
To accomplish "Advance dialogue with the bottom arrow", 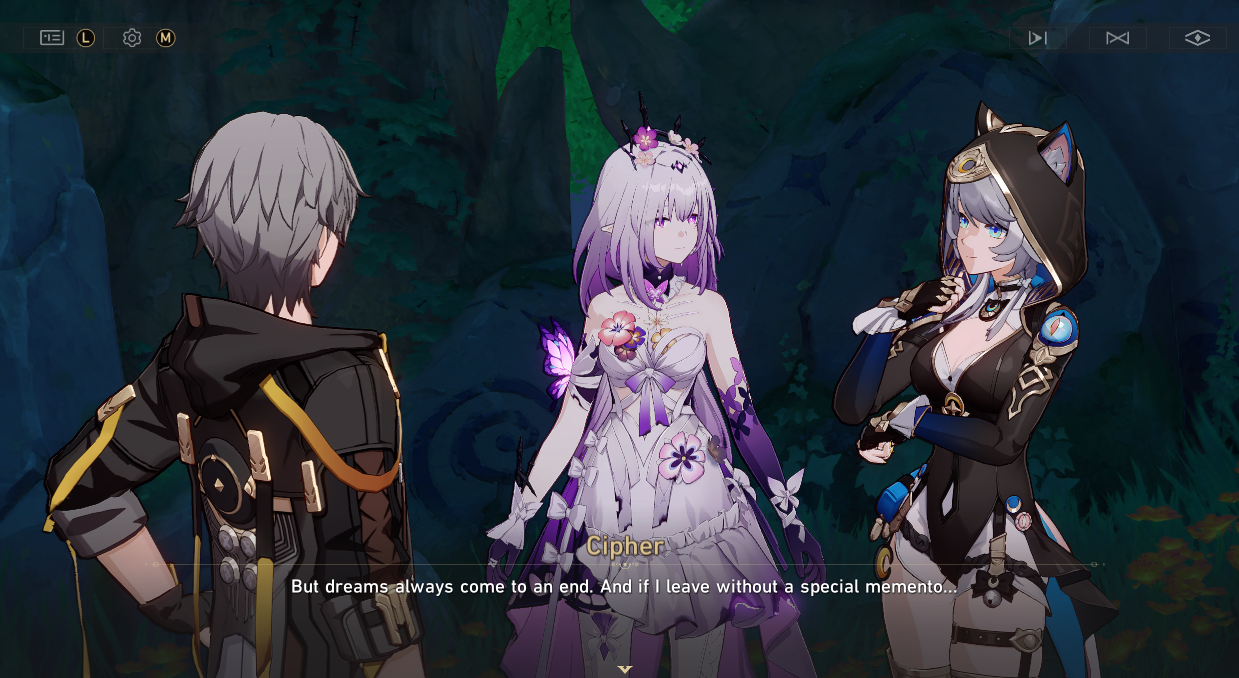I will coord(625,669).
